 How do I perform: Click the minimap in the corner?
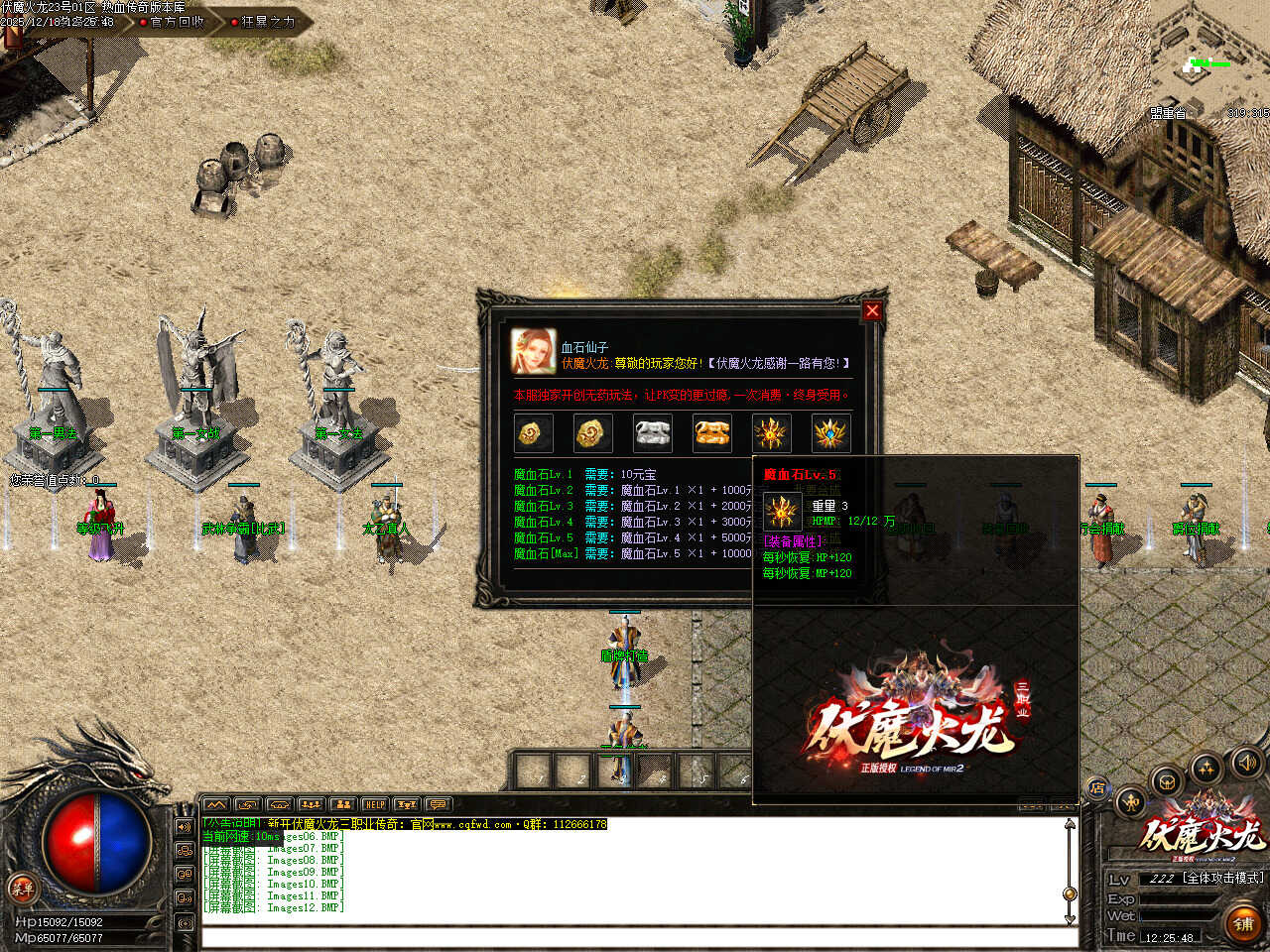[x=1210, y=64]
